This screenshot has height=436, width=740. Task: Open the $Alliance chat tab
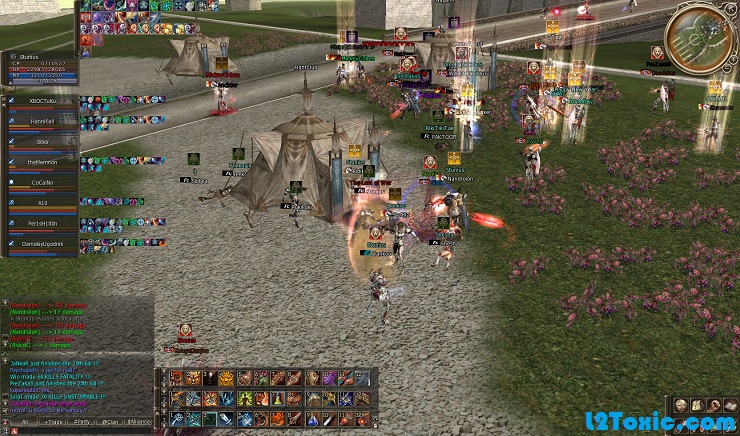click(139, 423)
